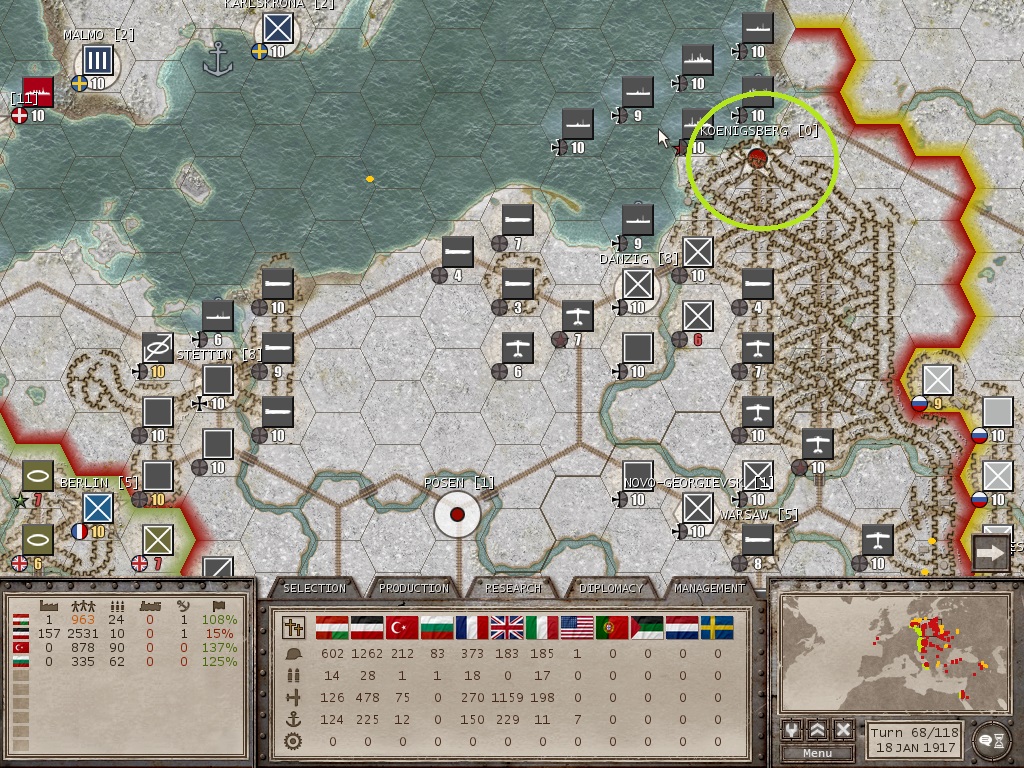This screenshot has width=1024, height=768.
Task: Show the Research tab
Action: [x=513, y=588]
